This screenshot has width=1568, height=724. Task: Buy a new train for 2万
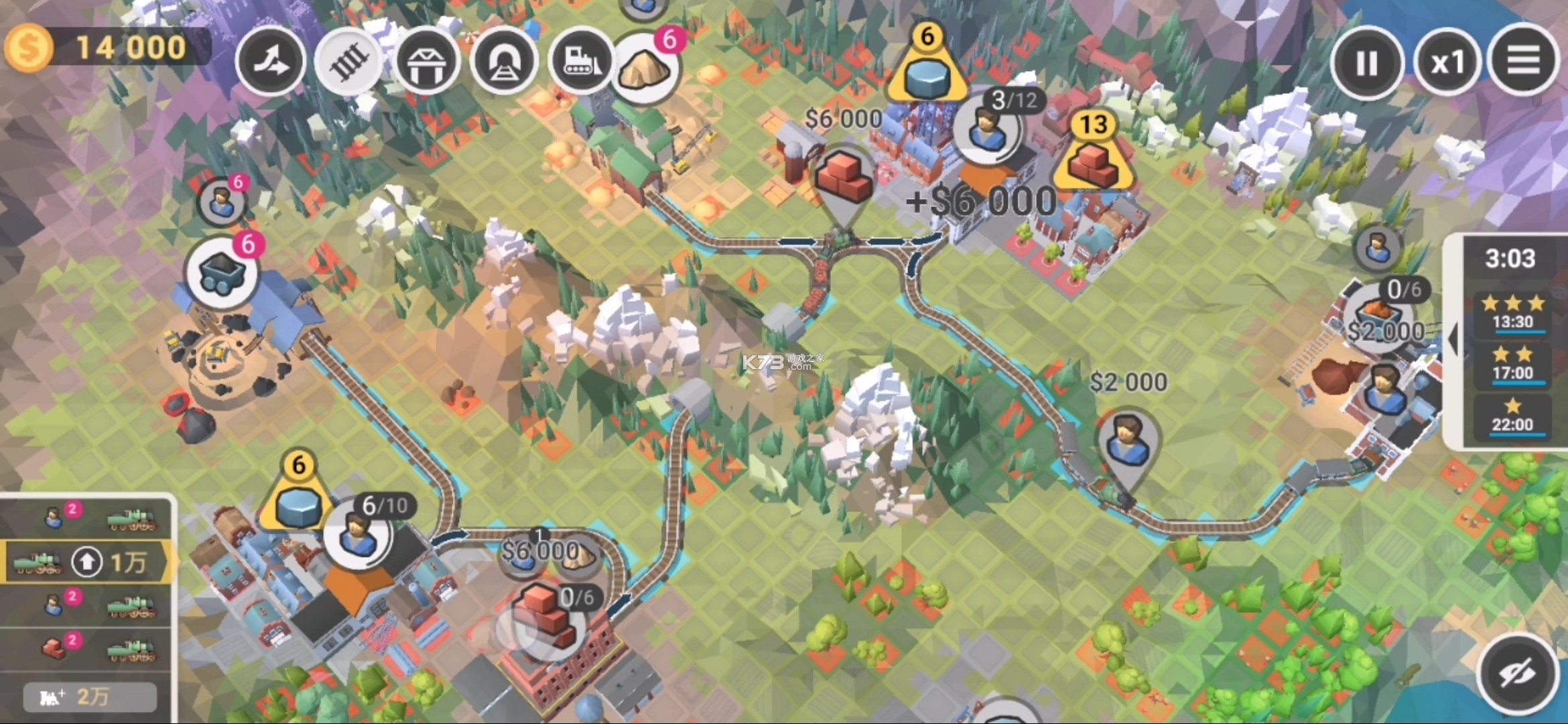(90, 697)
